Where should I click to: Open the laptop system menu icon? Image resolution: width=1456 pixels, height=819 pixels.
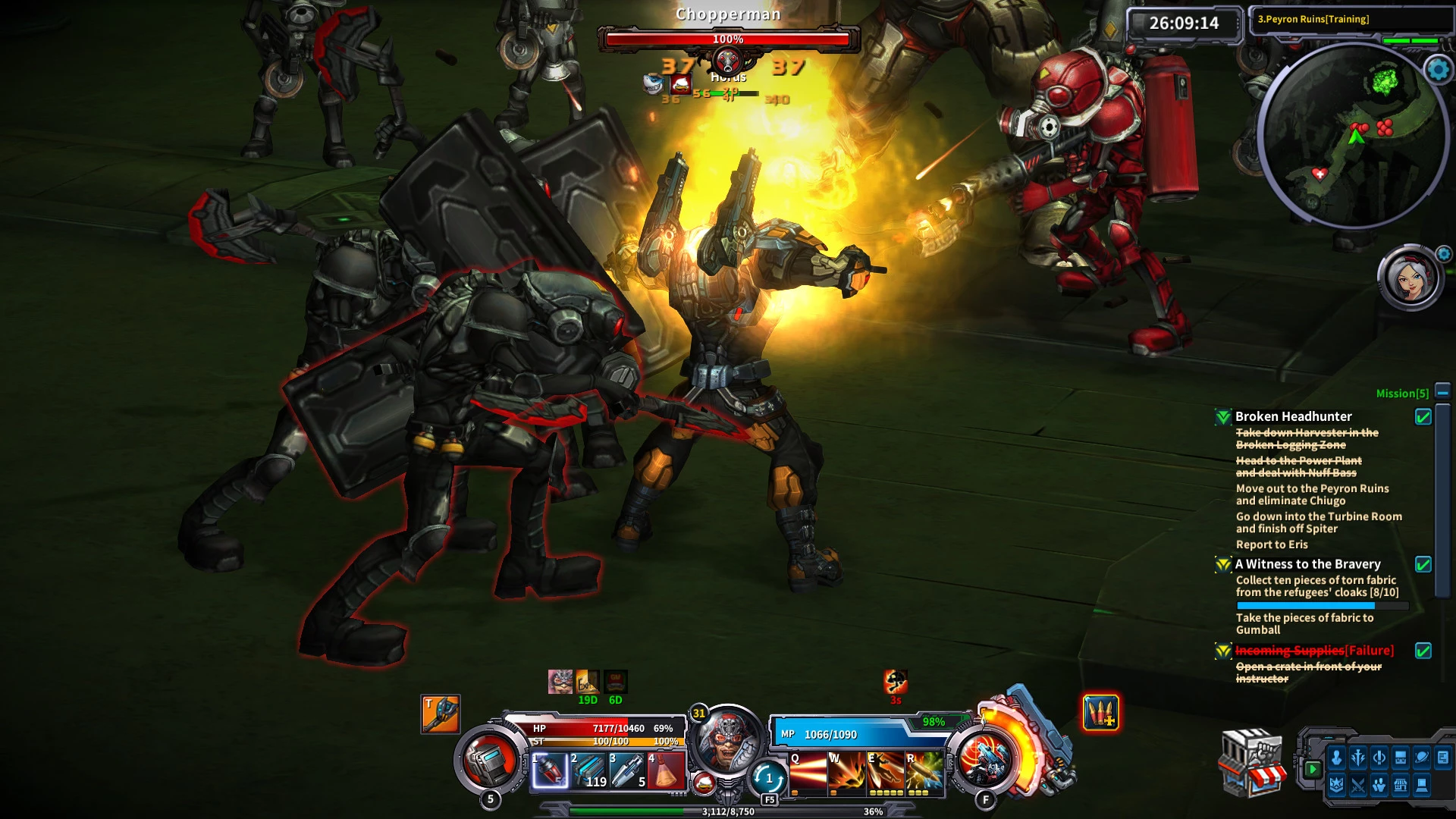point(1423,786)
